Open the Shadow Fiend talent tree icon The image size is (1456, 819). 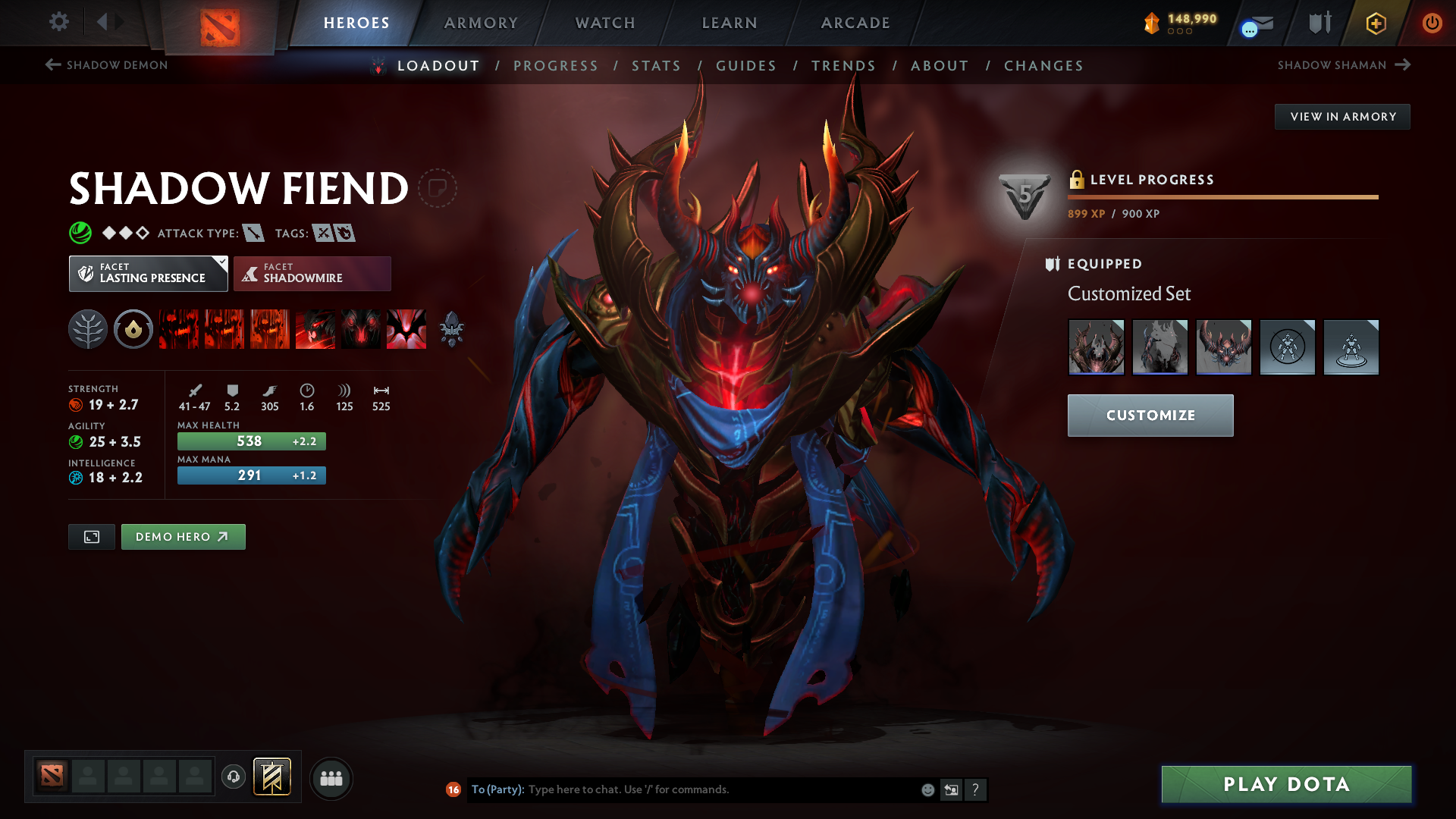point(87,329)
